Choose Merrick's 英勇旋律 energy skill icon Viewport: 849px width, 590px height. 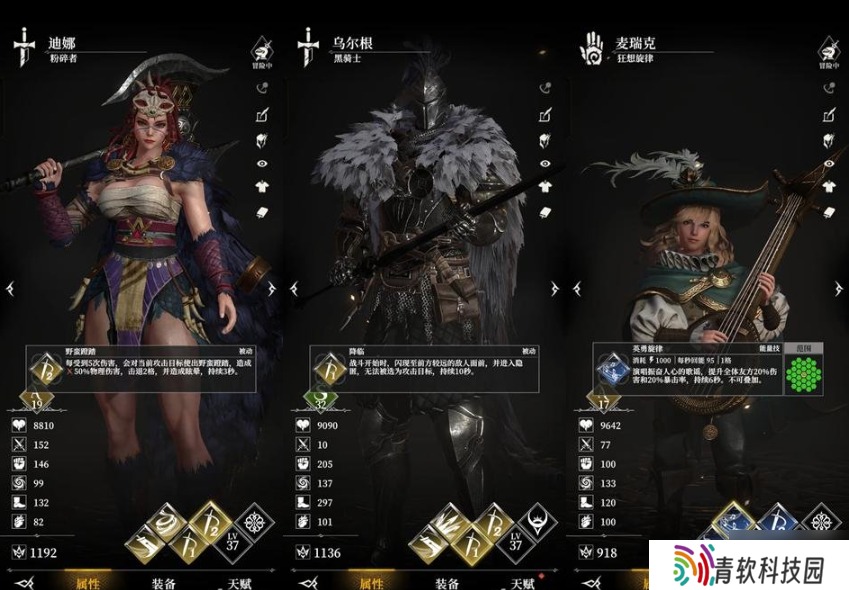pyautogui.click(x=612, y=371)
